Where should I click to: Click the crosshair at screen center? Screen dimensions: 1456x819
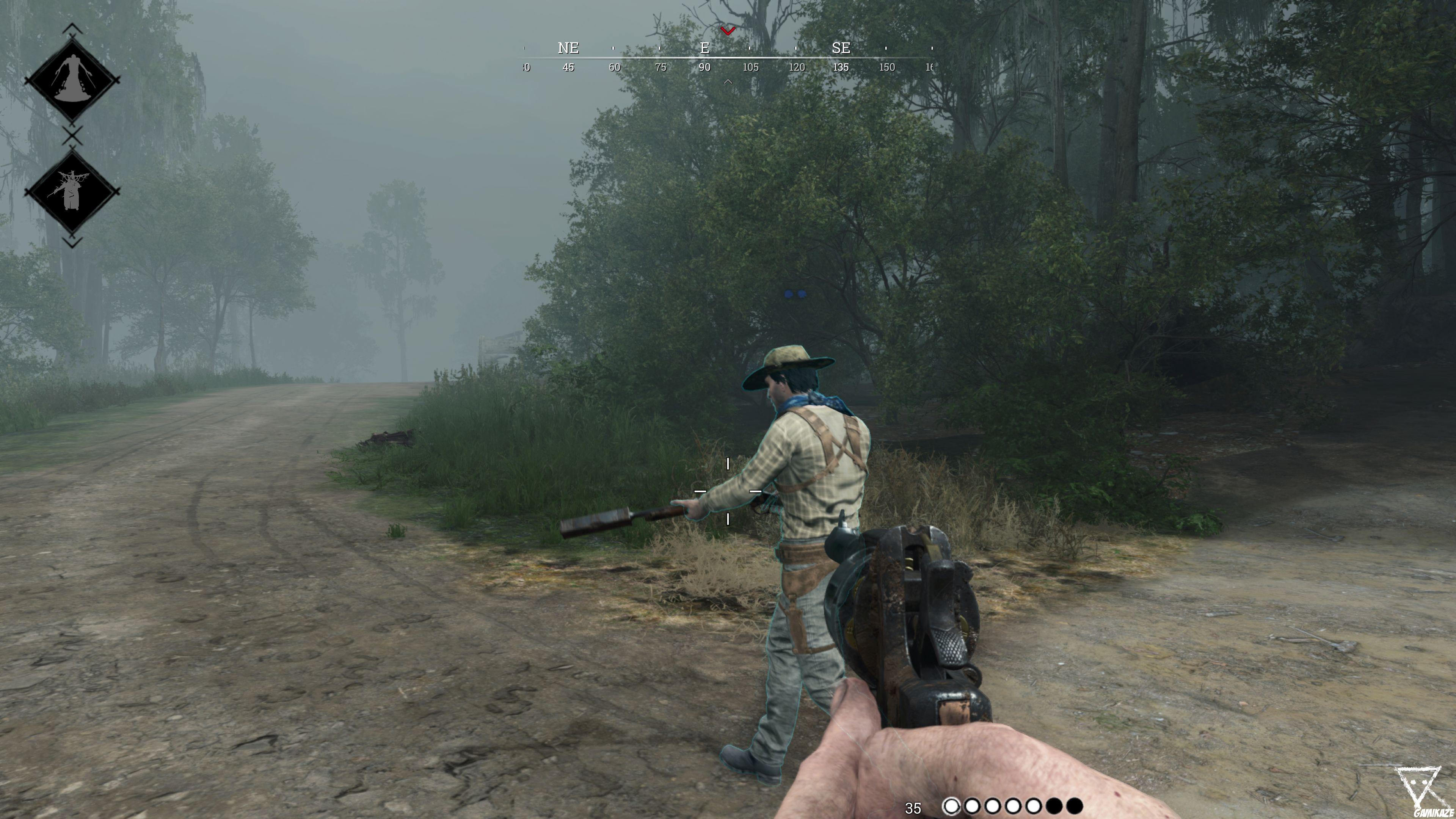(x=728, y=492)
